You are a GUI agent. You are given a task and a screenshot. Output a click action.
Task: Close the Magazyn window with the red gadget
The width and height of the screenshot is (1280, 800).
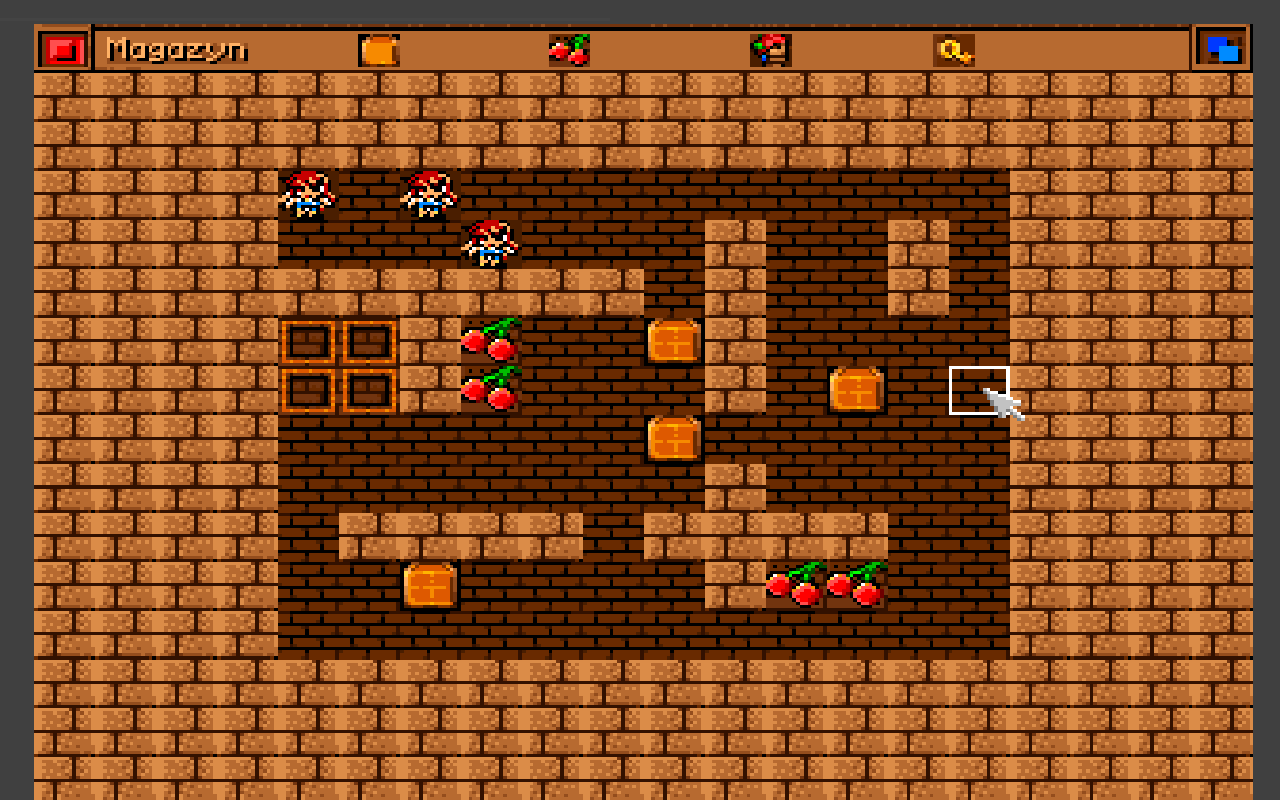point(63,49)
